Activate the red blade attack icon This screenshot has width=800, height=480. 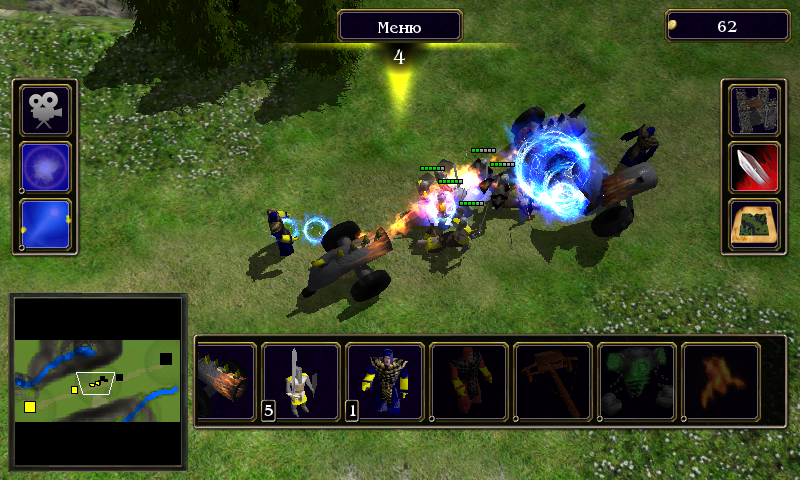coord(754,166)
